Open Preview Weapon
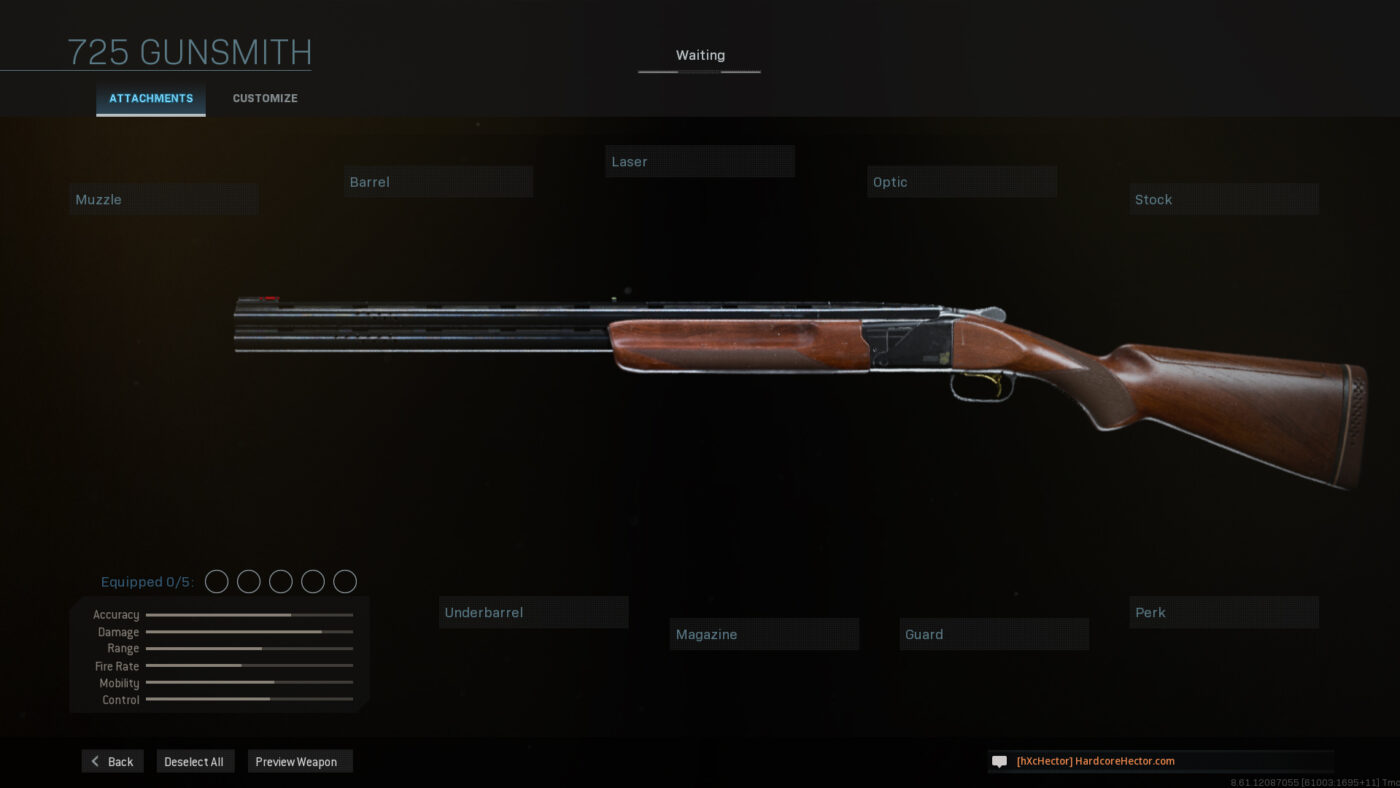The image size is (1400, 788). click(x=300, y=762)
